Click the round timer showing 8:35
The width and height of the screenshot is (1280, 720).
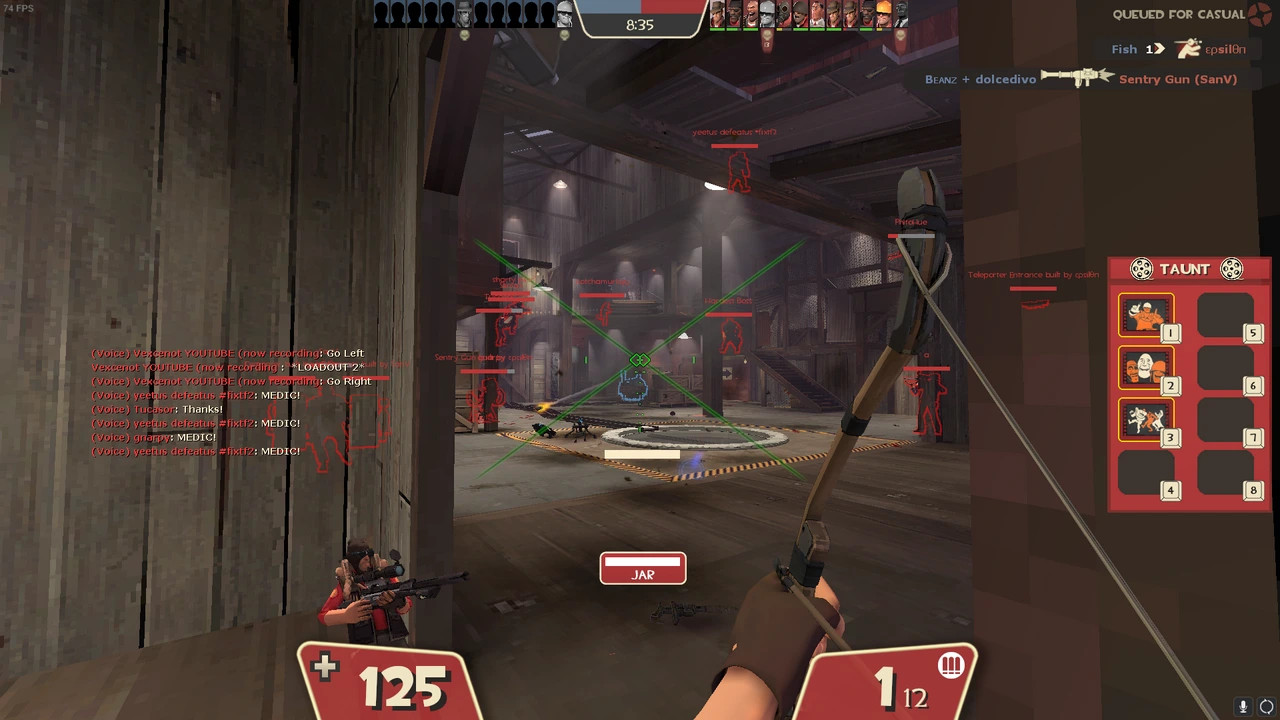(x=640, y=25)
